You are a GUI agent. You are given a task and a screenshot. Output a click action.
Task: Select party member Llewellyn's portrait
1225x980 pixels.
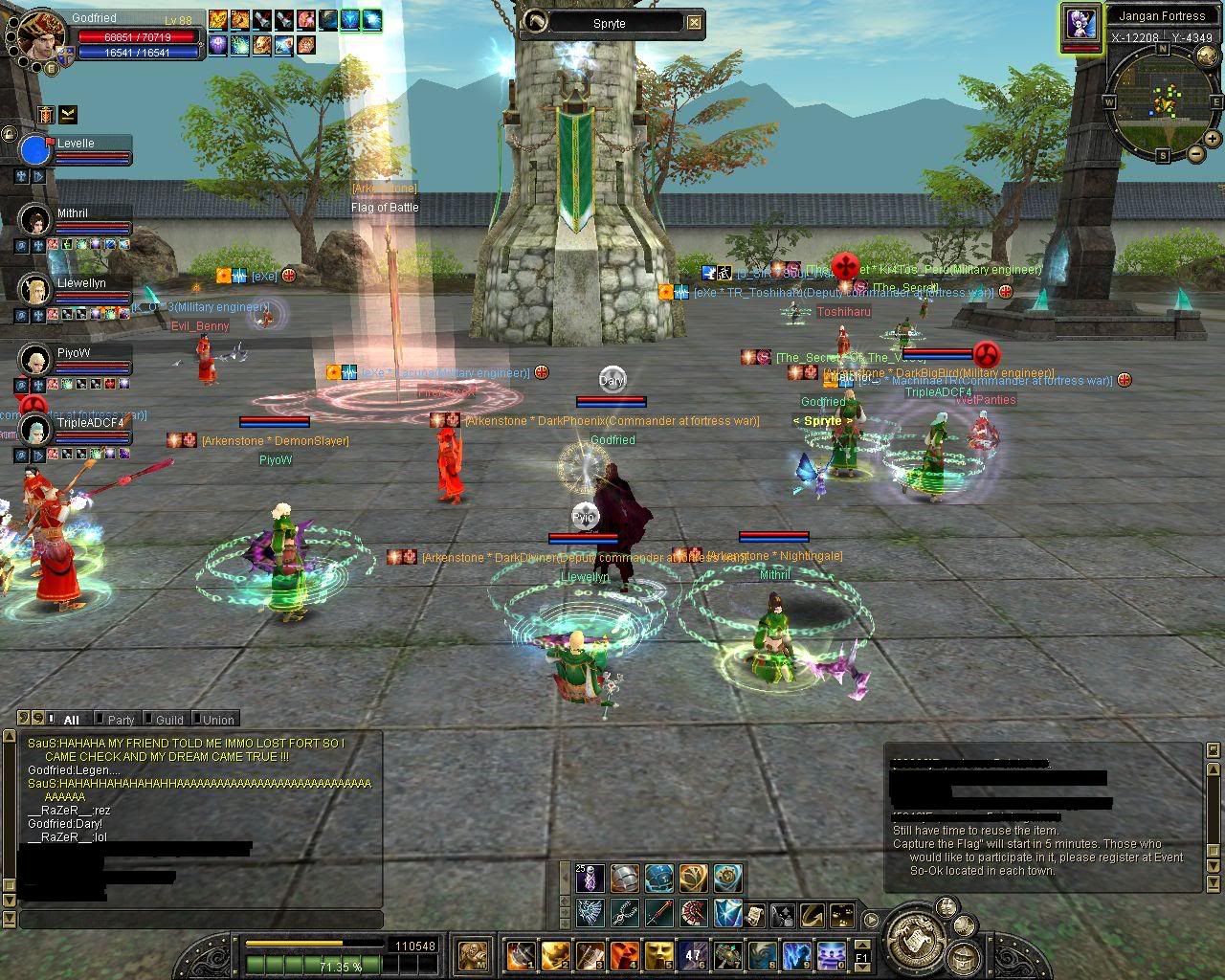pyautogui.click(x=35, y=289)
